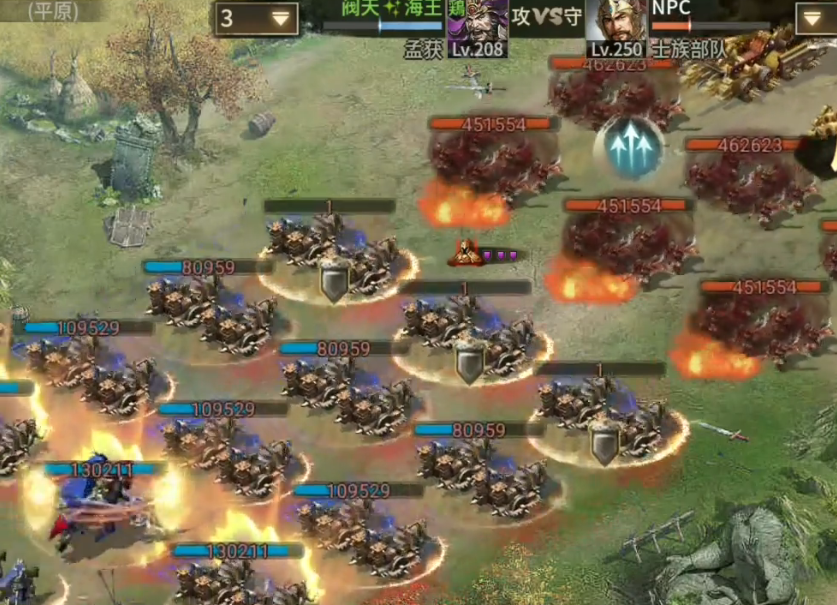Tap the glowing triple-arrow buff icon
Image resolution: width=837 pixels, height=605 pixels.
click(x=628, y=149)
